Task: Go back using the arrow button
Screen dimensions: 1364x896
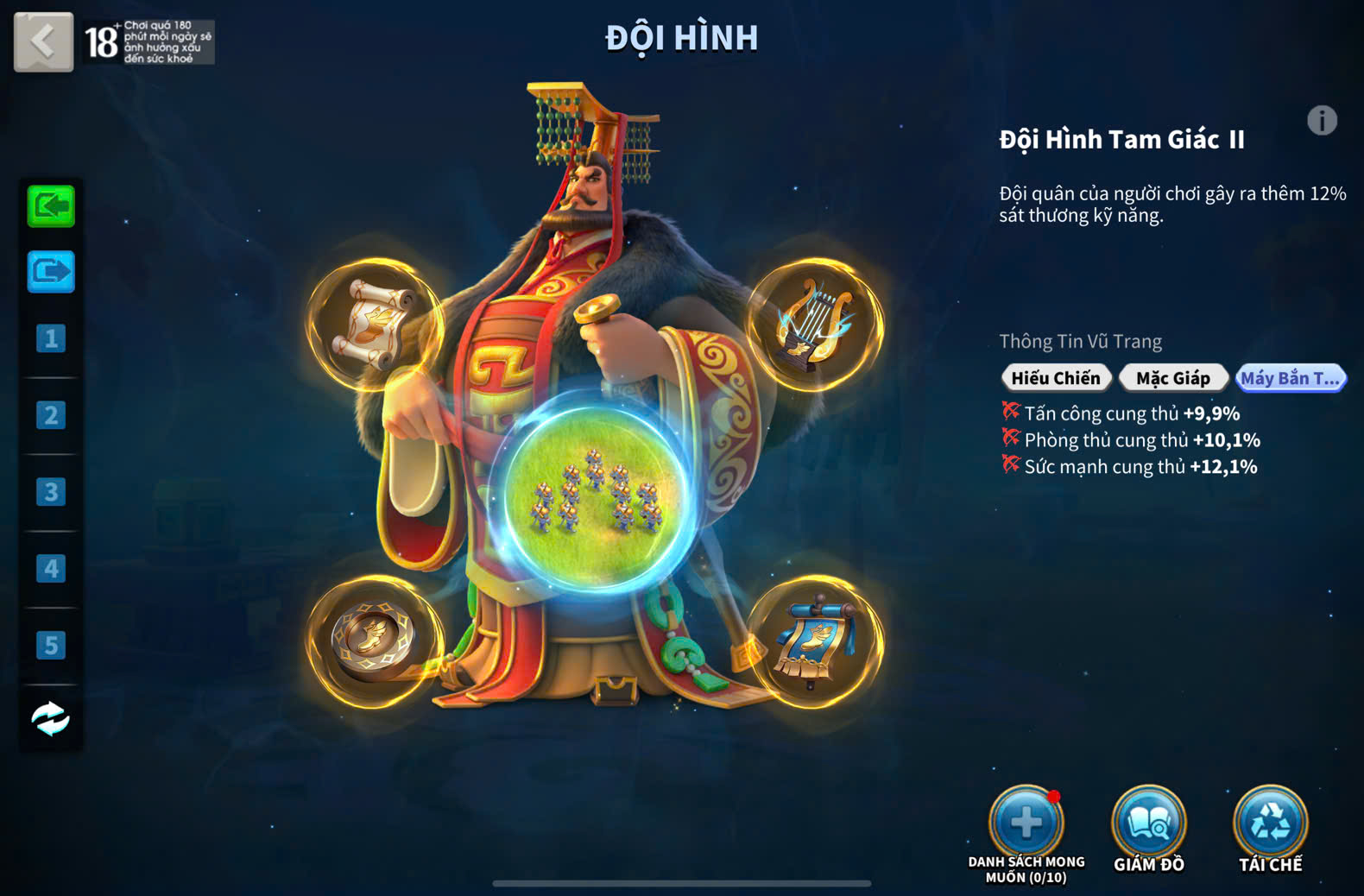Action: [43, 41]
